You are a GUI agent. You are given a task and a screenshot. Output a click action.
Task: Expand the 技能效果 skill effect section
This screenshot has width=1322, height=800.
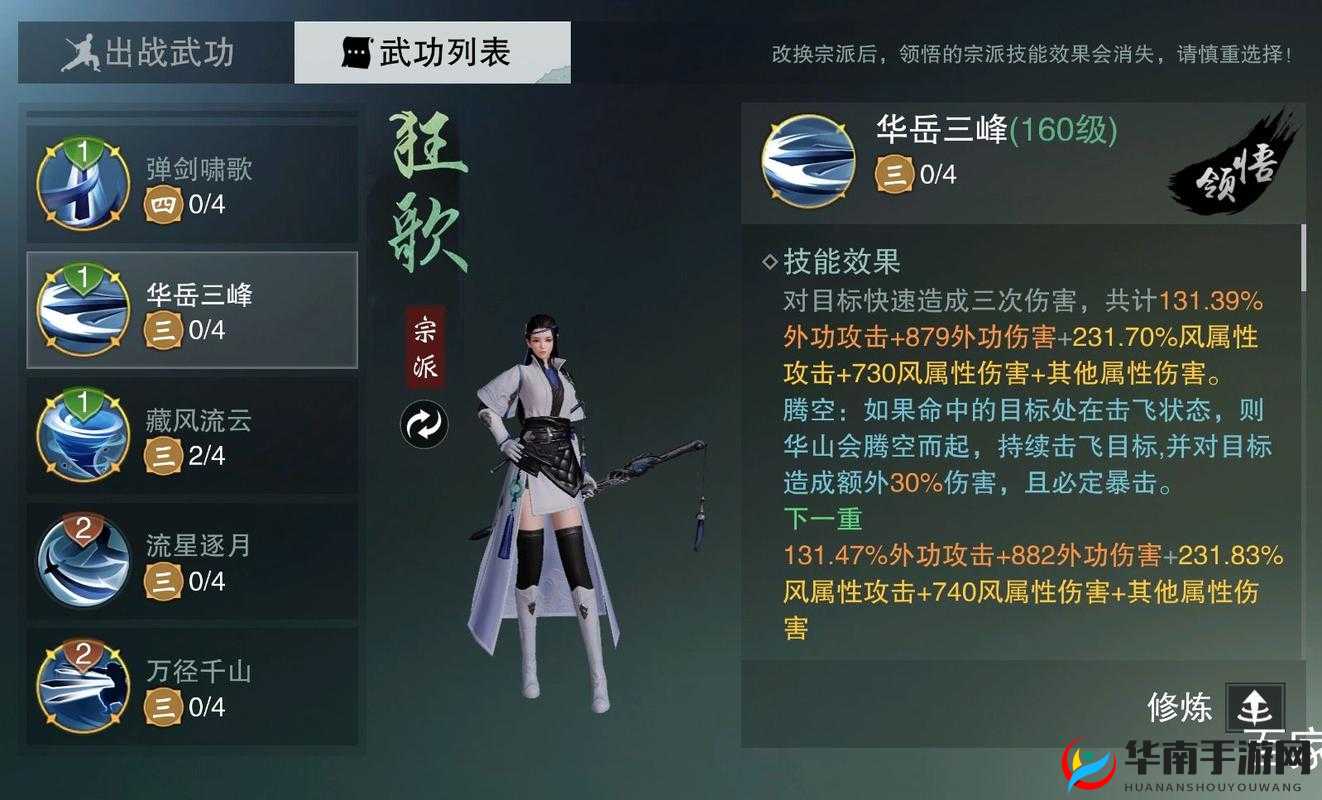tap(836, 262)
